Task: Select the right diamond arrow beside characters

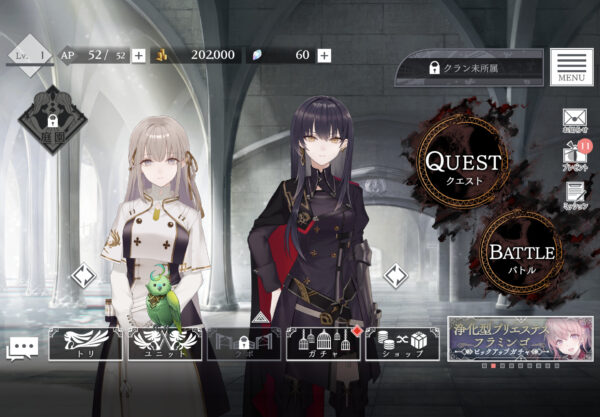Action: pos(396,274)
